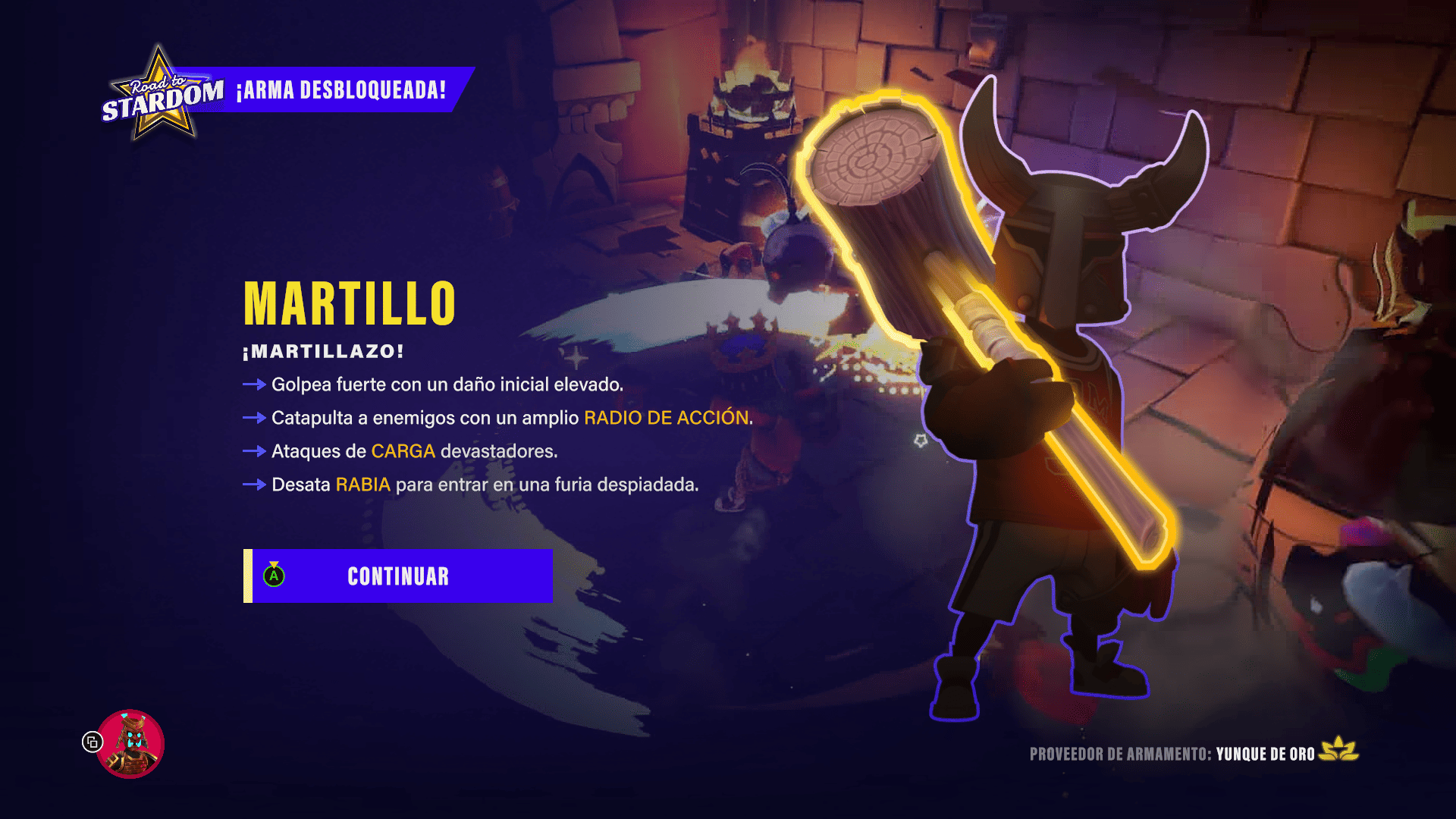Image resolution: width=1456 pixels, height=819 pixels.
Task: Continue past the weapon unlocked screen
Action: coord(398,576)
